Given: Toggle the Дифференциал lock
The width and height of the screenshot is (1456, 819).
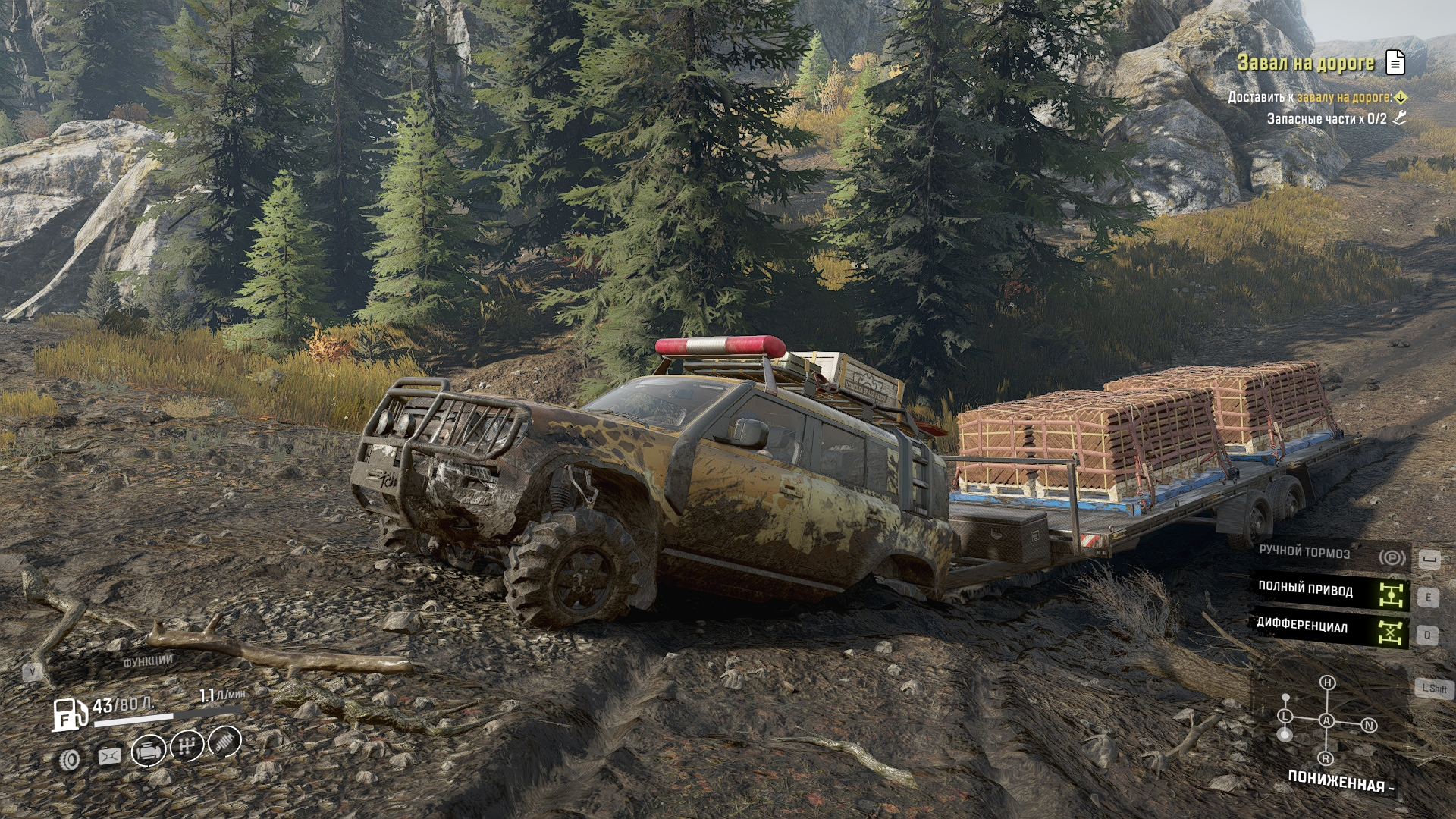Looking at the screenshot, I should tap(1391, 631).
